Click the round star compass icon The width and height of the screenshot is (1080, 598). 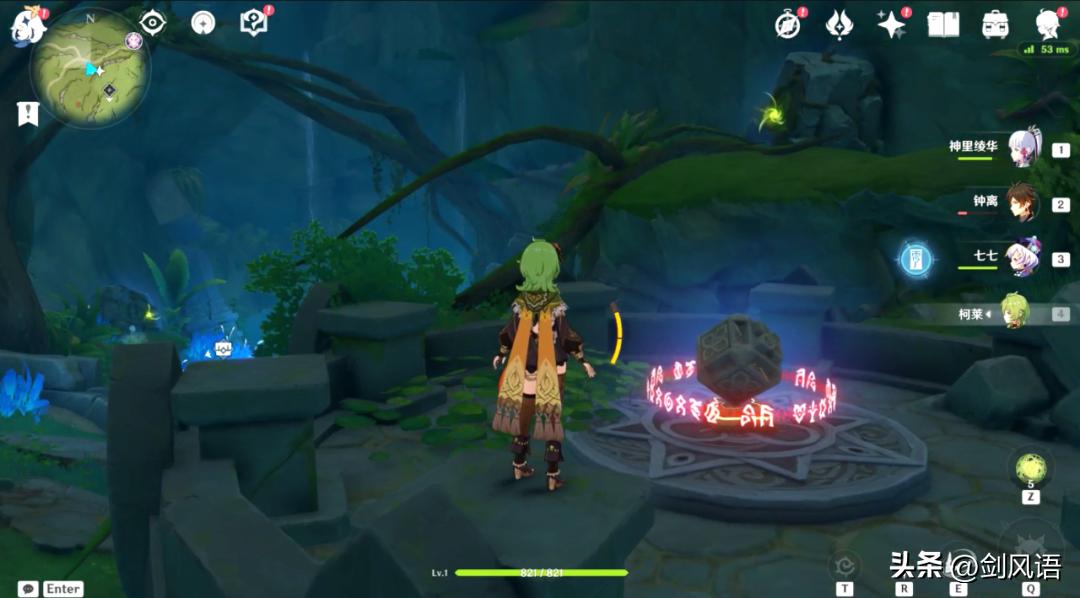click(x=203, y=23)
